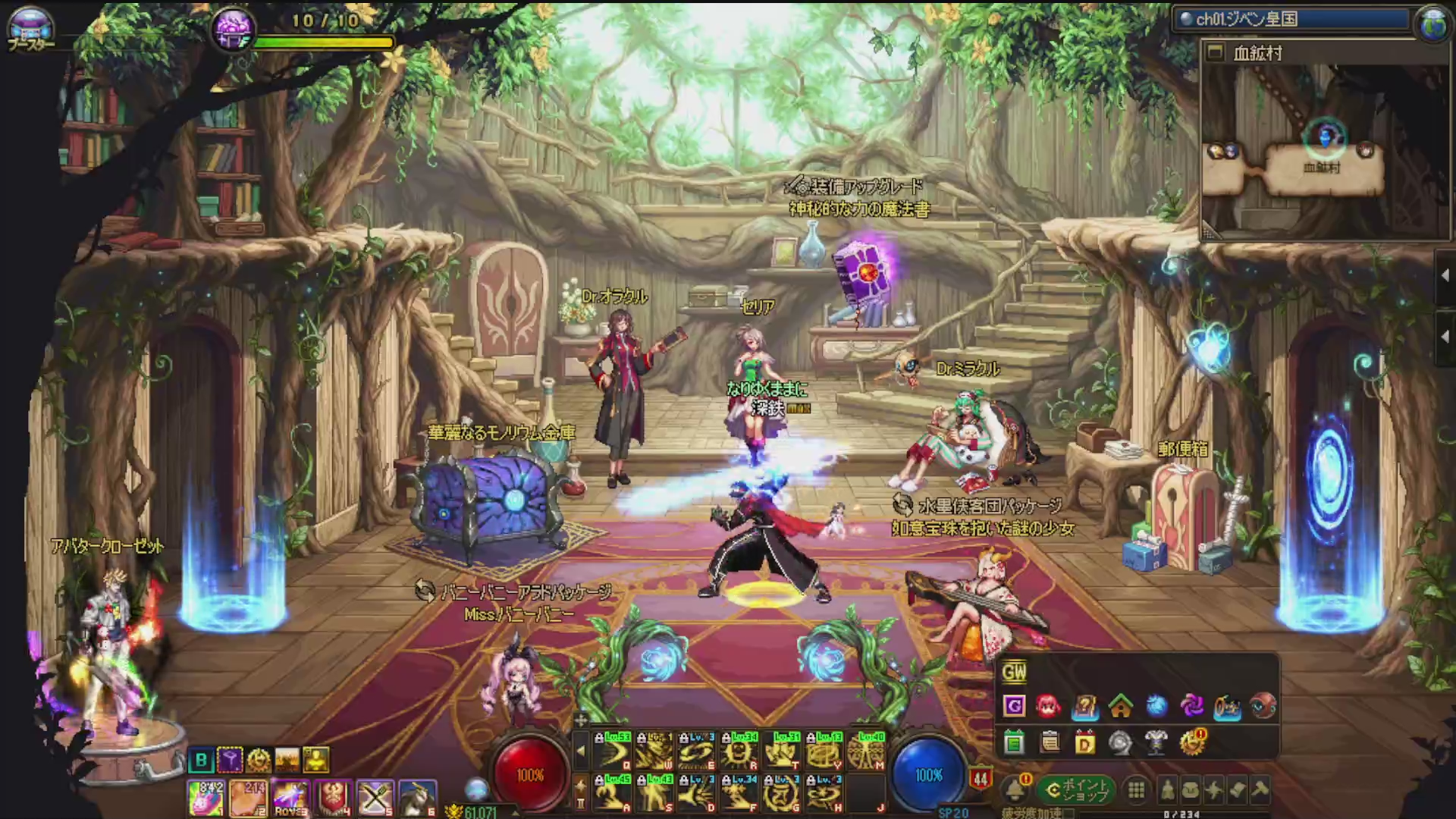Use the pink bunny item in slot 1
This screenshot has width=1456, height=819.
[x=206, y=799]
